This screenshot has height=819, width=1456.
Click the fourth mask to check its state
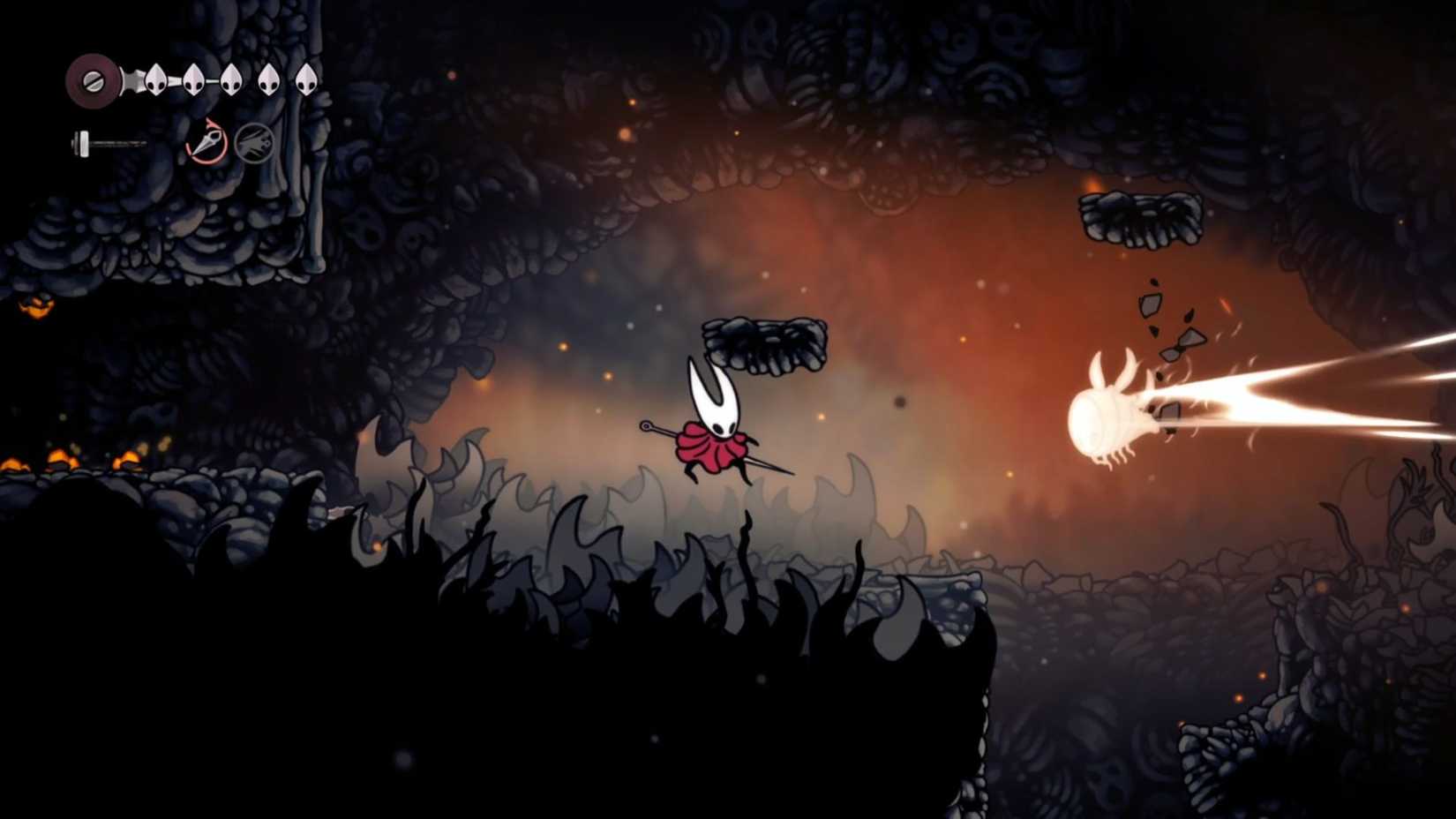(270, 79)
